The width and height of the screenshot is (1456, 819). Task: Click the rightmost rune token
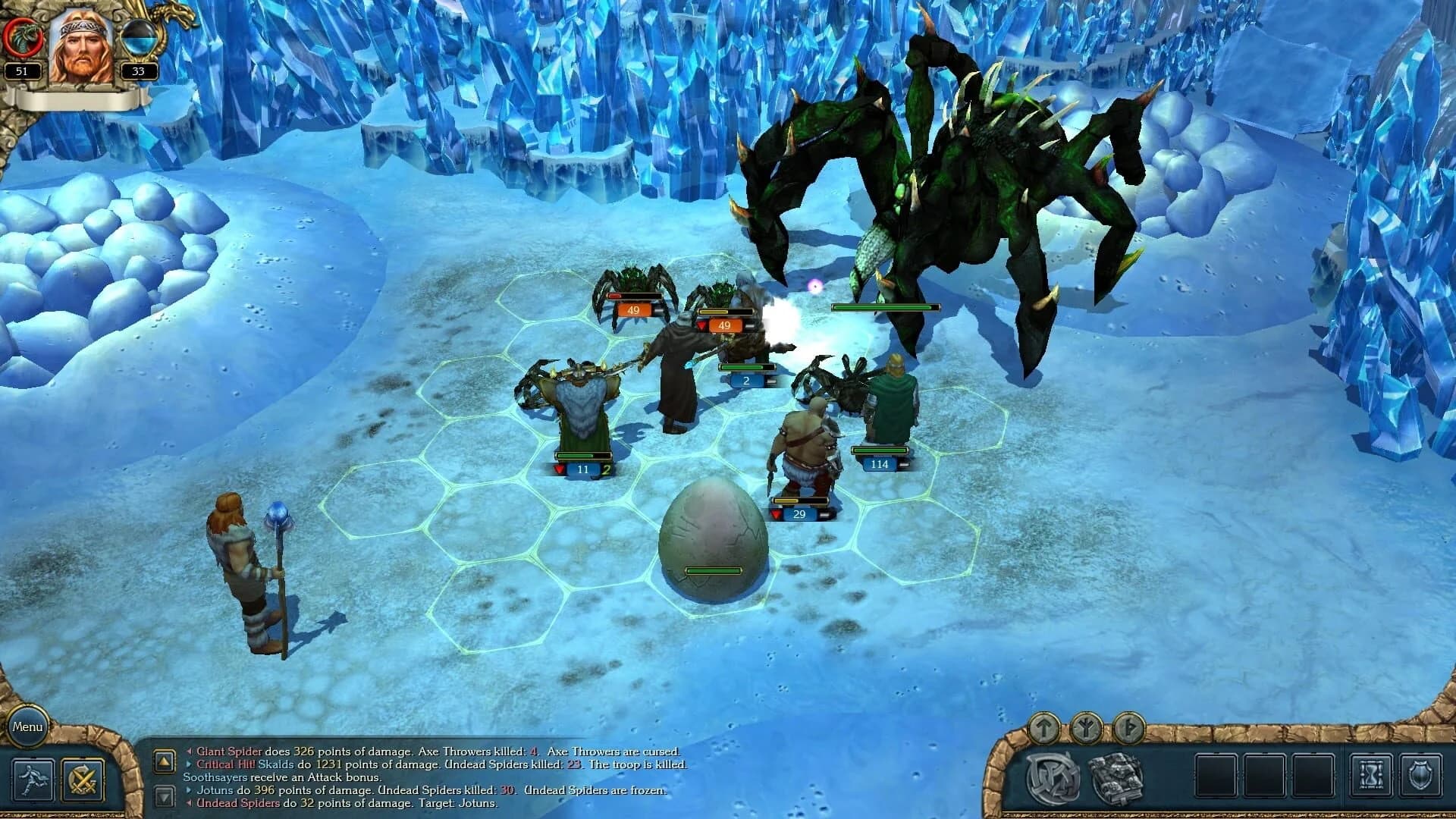point(1128,730)
